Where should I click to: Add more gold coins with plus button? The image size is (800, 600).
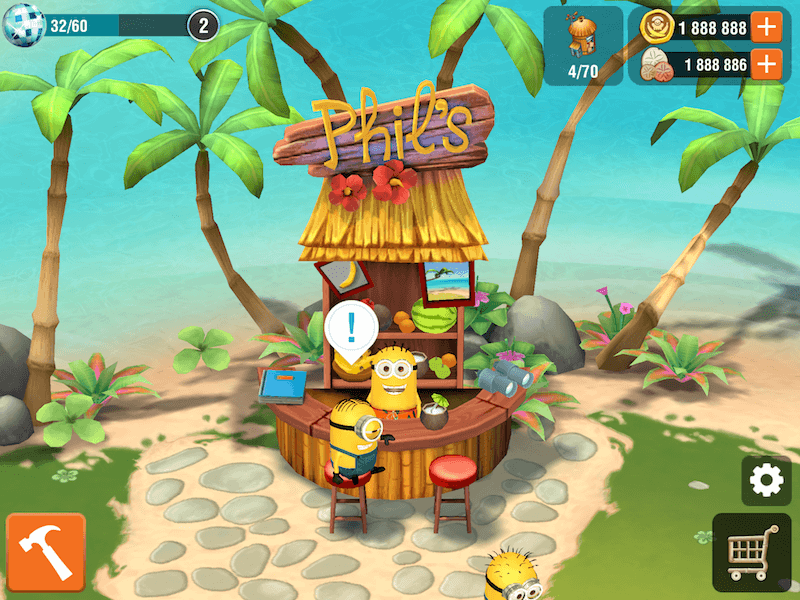(x=766, y=27)
